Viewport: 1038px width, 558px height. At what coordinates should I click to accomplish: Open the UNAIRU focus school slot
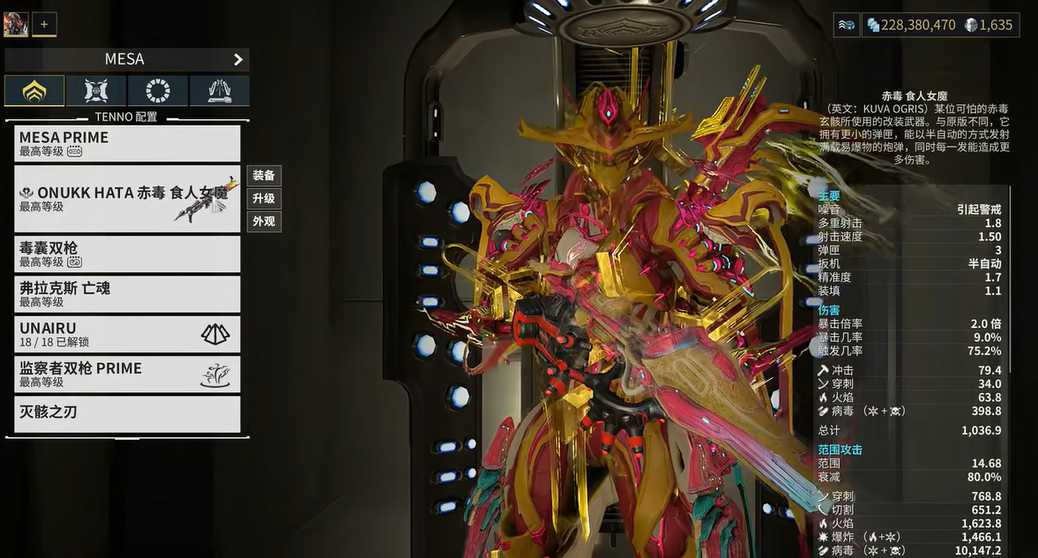pos(127,334)
